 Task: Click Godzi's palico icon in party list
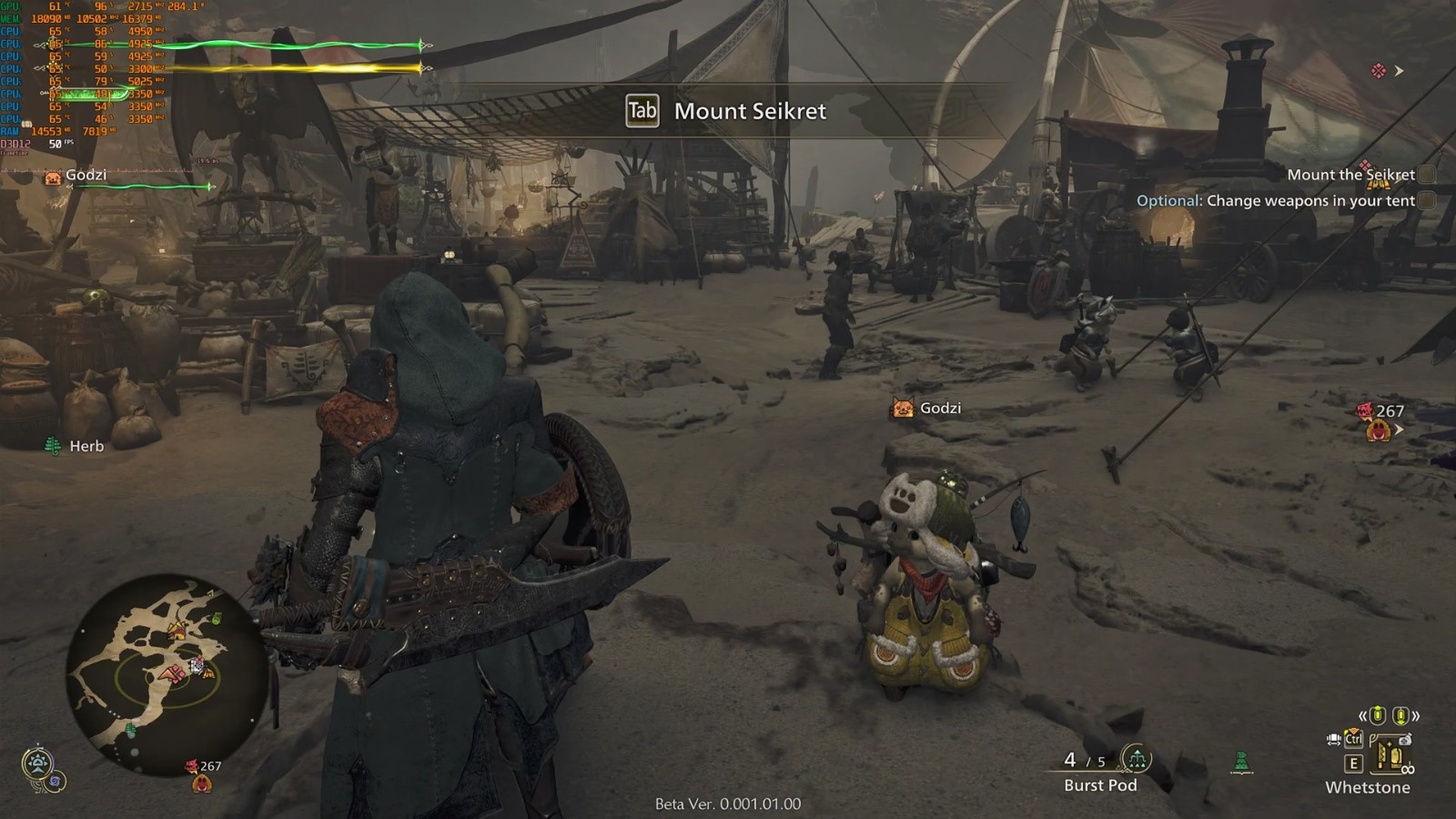53,177
